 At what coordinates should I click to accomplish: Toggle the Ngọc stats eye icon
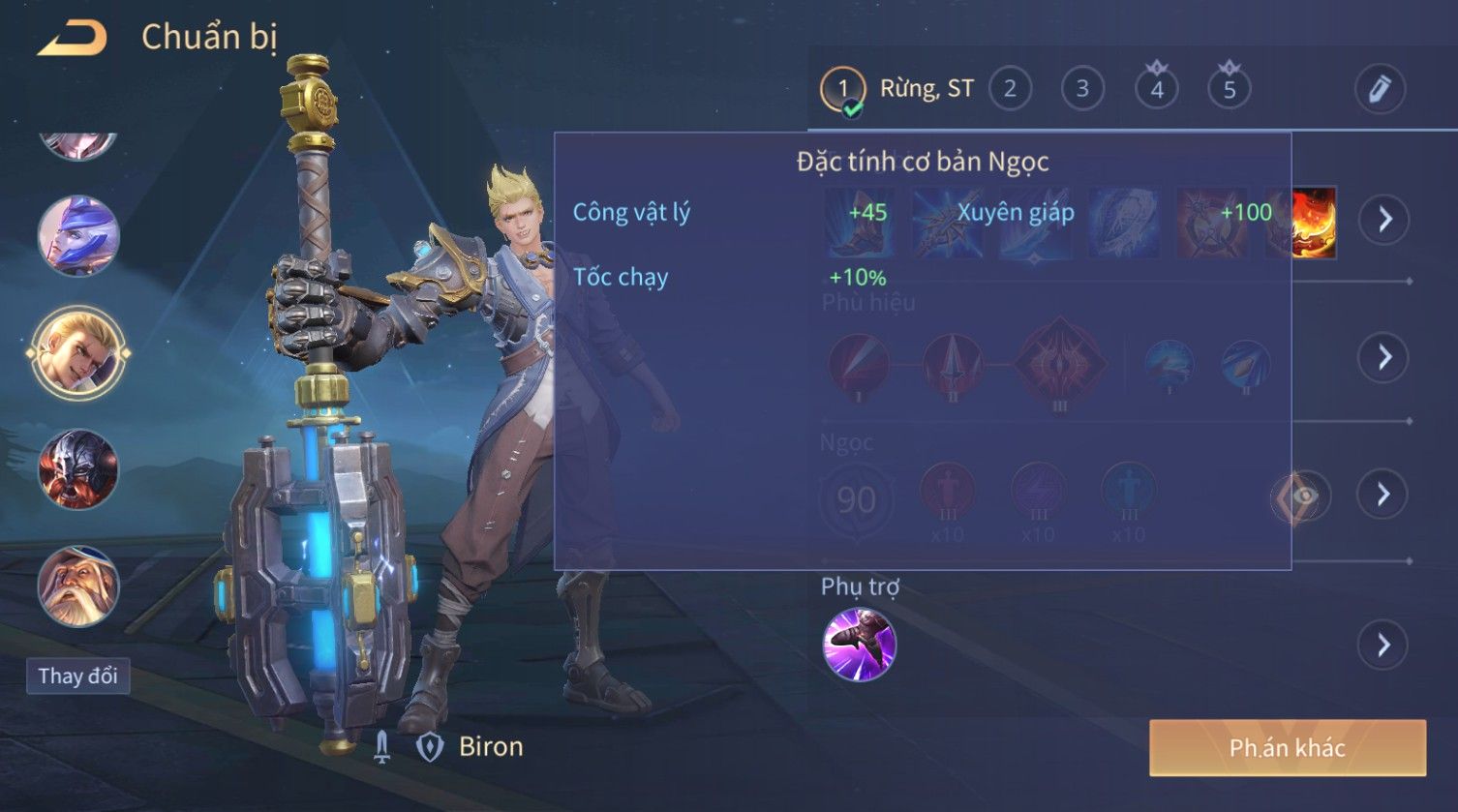click(1301, 496)
